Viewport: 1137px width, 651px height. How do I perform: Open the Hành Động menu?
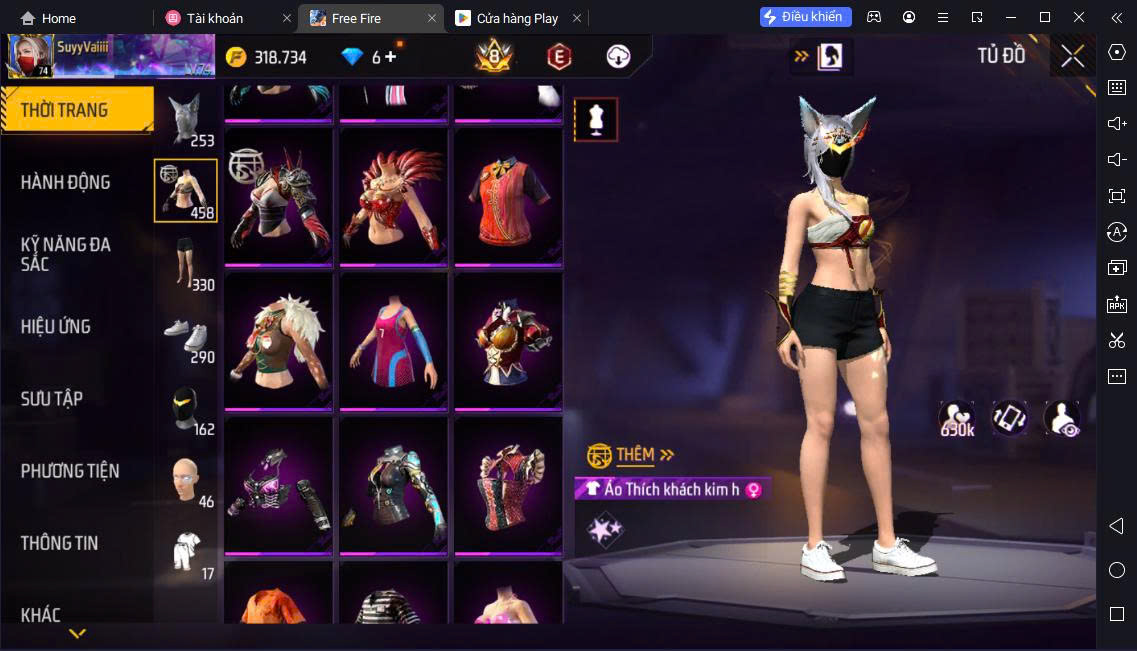pyautogui.click(x=66, y=182)
